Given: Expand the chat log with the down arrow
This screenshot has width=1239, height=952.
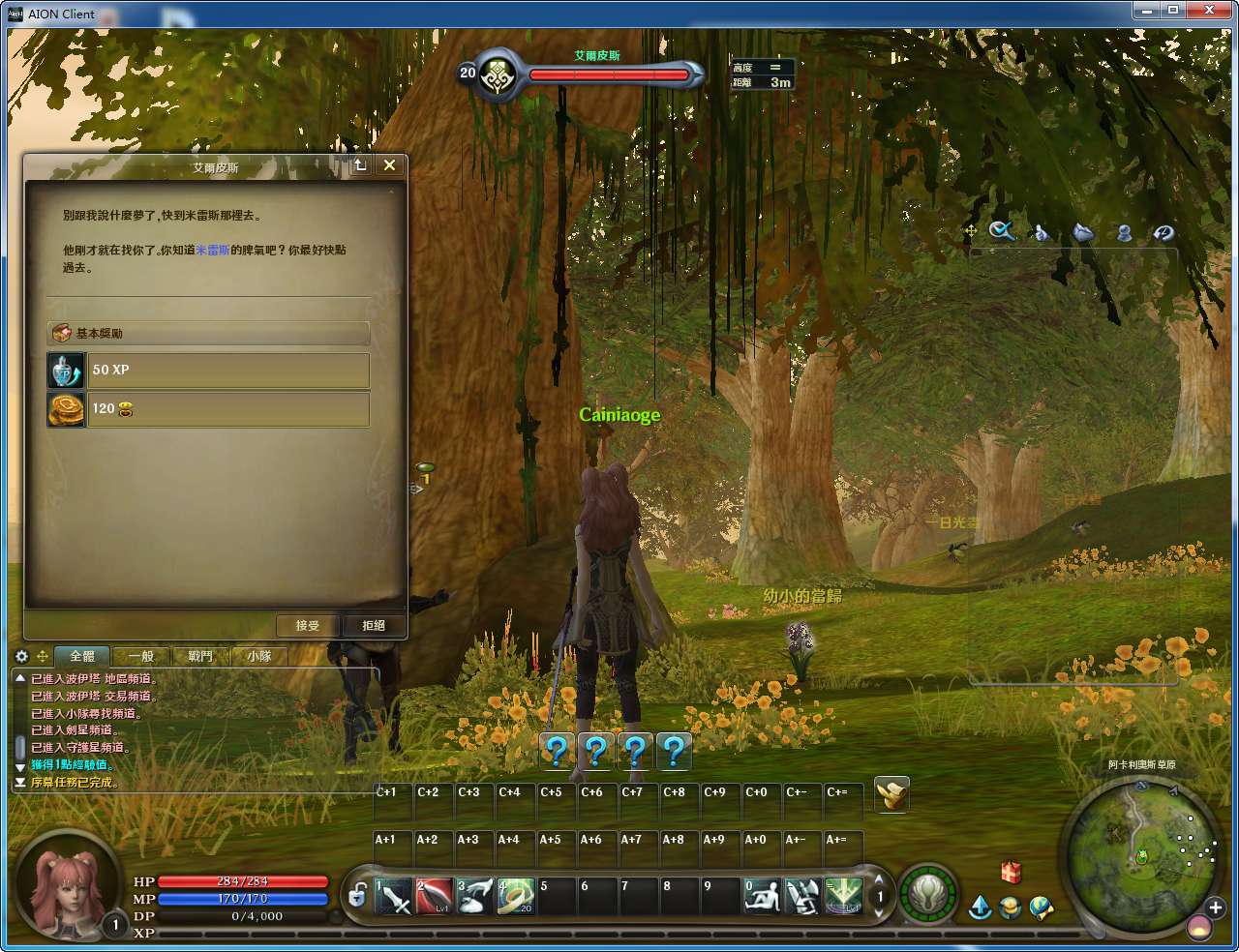Looking at the screenshot, I should point(20,768).
